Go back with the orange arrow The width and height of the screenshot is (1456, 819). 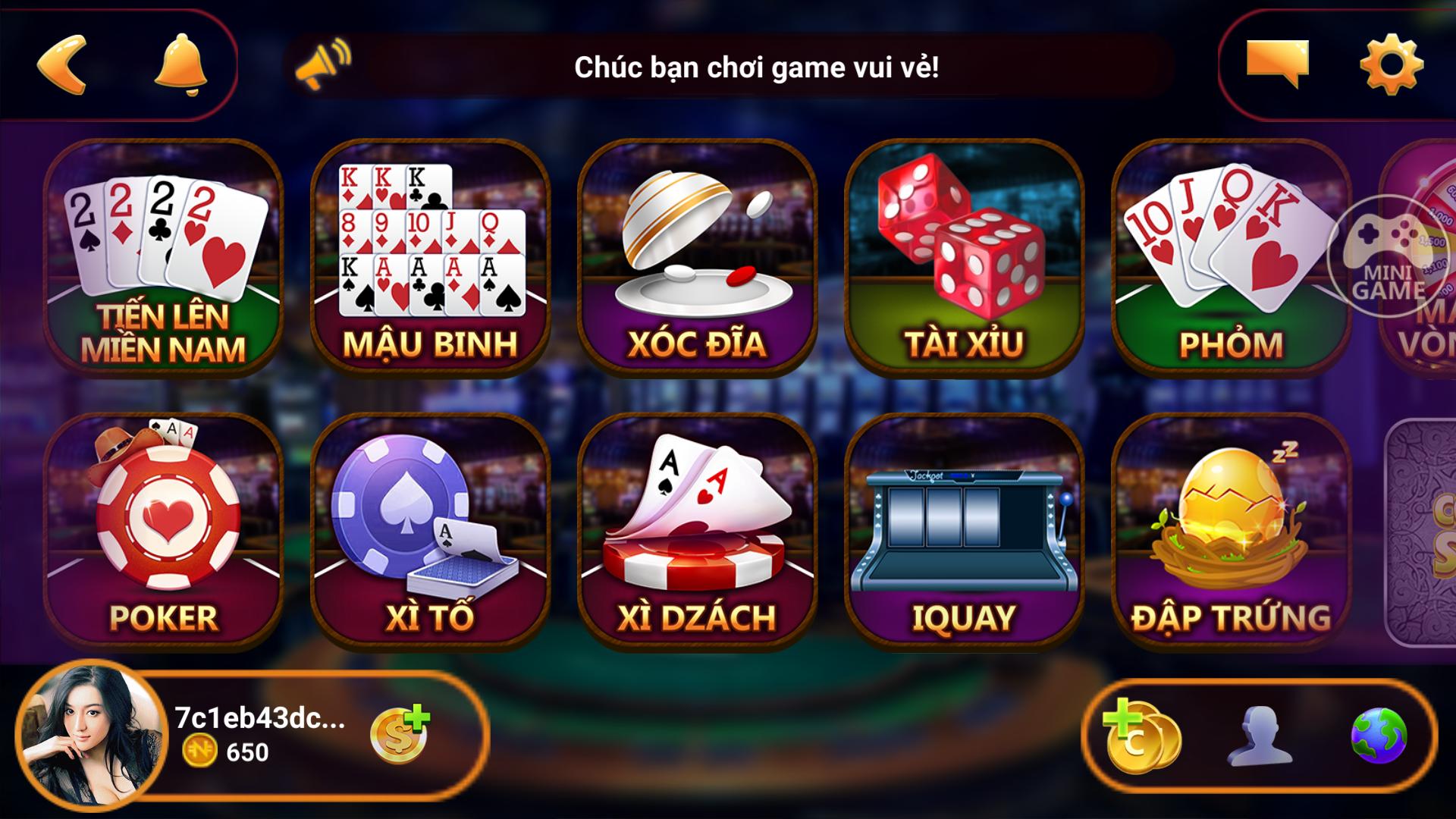(x=62, y=64)
